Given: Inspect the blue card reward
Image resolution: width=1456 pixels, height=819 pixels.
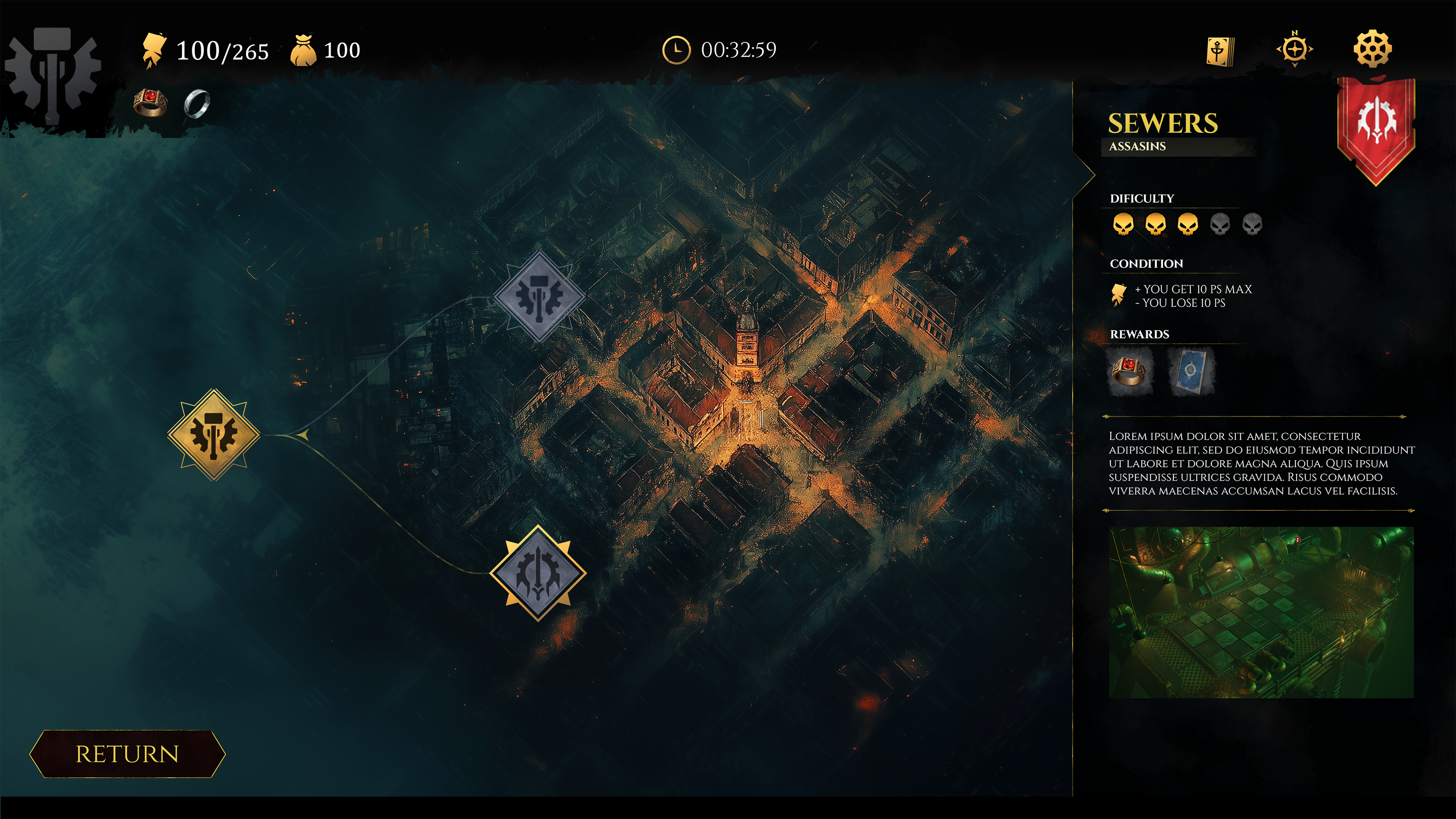Looking at the screenshot, I should click(x=1190, y=371).
